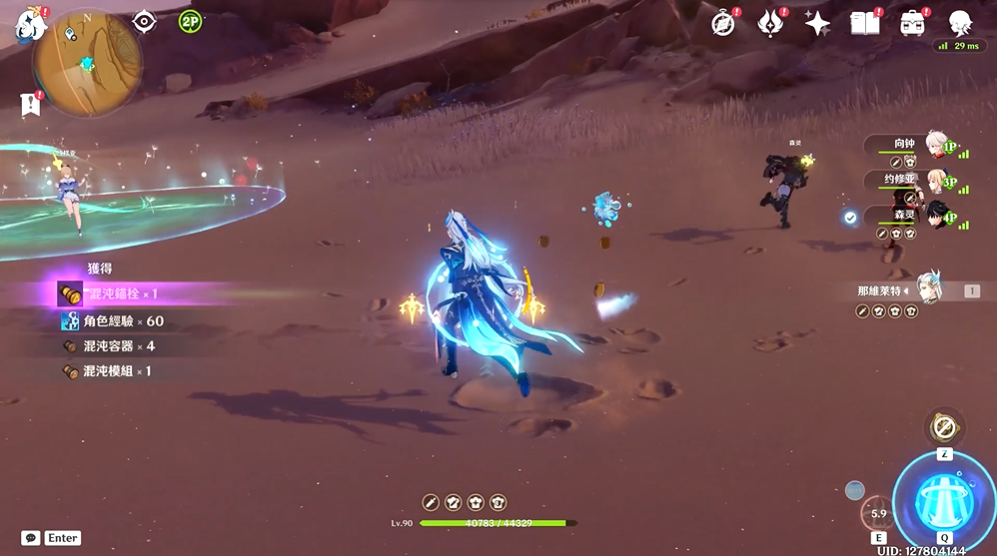Viewport: 997px width, 556px height.
Task: Open the backpack inventory
Action: 912,23
